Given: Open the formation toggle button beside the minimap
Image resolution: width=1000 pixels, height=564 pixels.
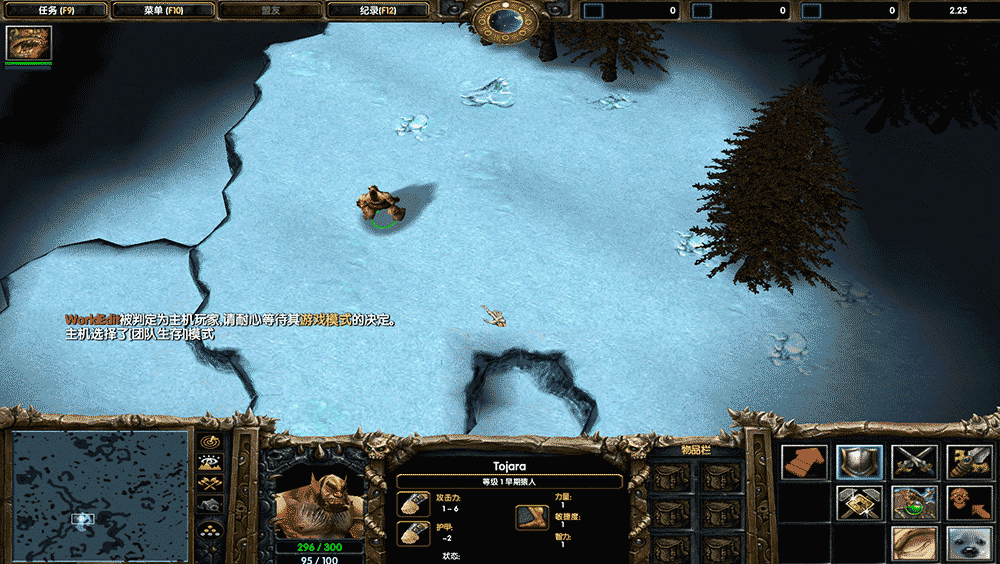Looking at the screenshot, I should pyautogui.click(x=211, y=528).
